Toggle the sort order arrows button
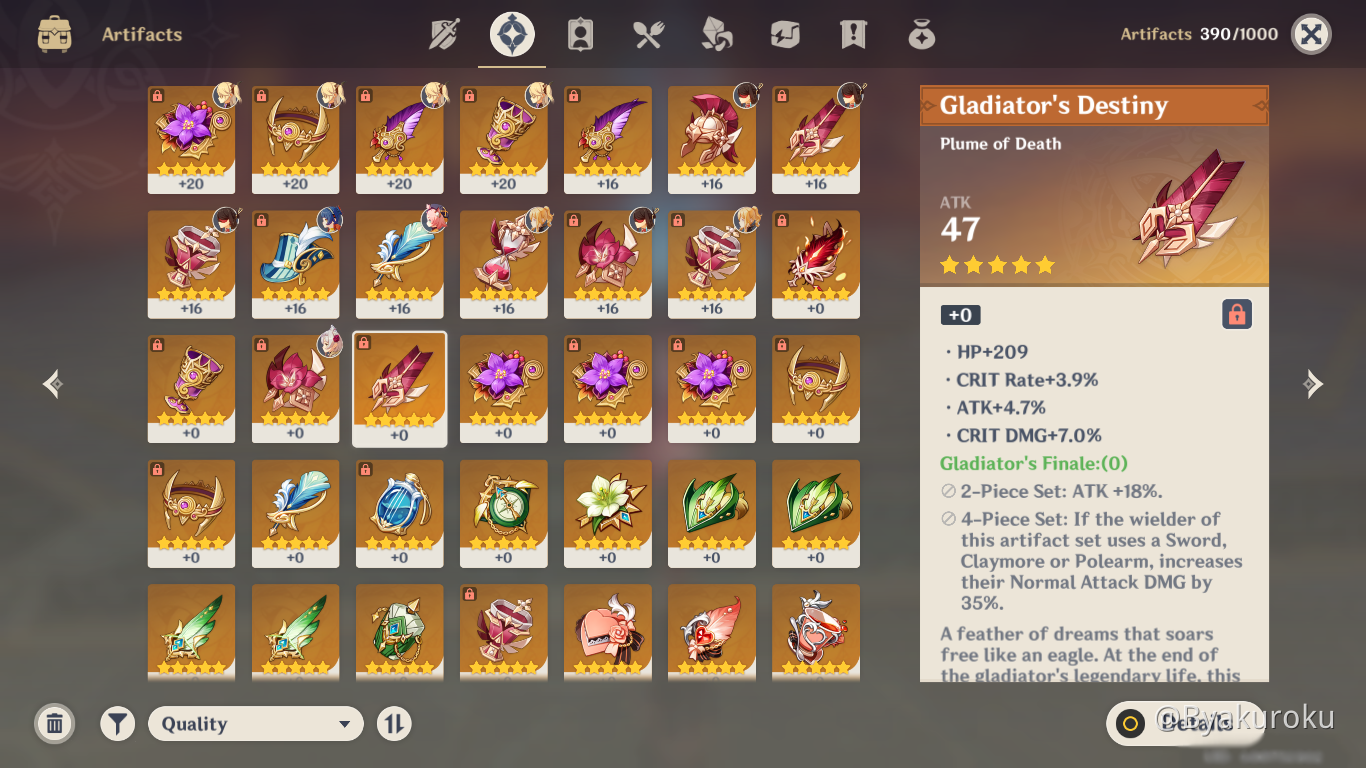The width and height of the screenshot is (1366, 768). pyautogui.click(x=394, y=724)
